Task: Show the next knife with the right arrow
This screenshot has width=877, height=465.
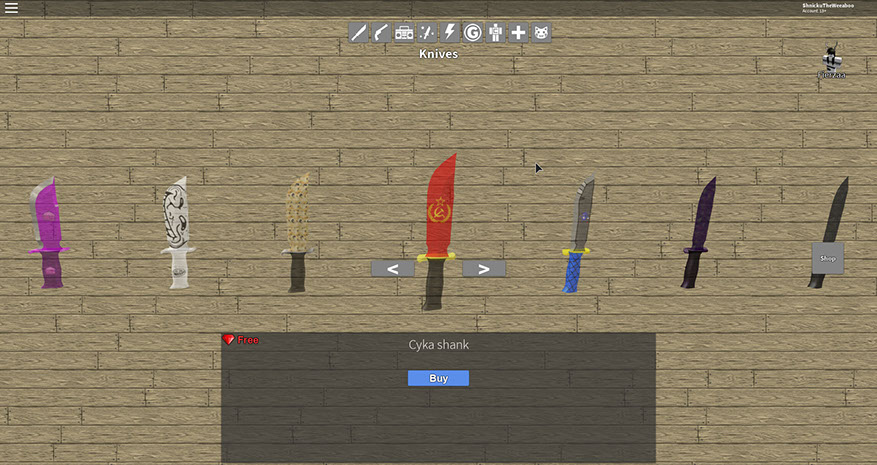Action: click(x=484, y=268)
